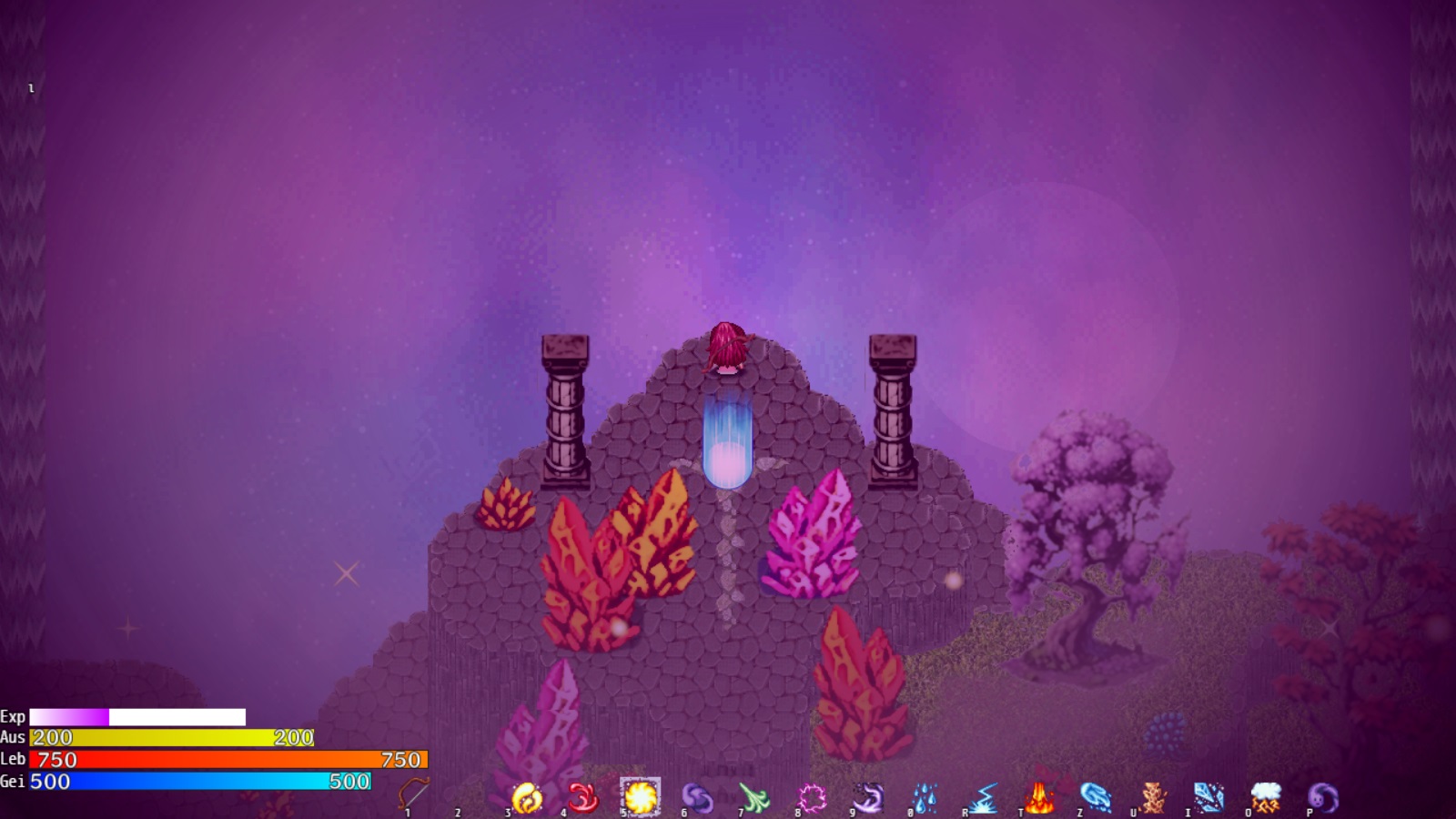Activate the golden swirl skill

pos(527,798)
